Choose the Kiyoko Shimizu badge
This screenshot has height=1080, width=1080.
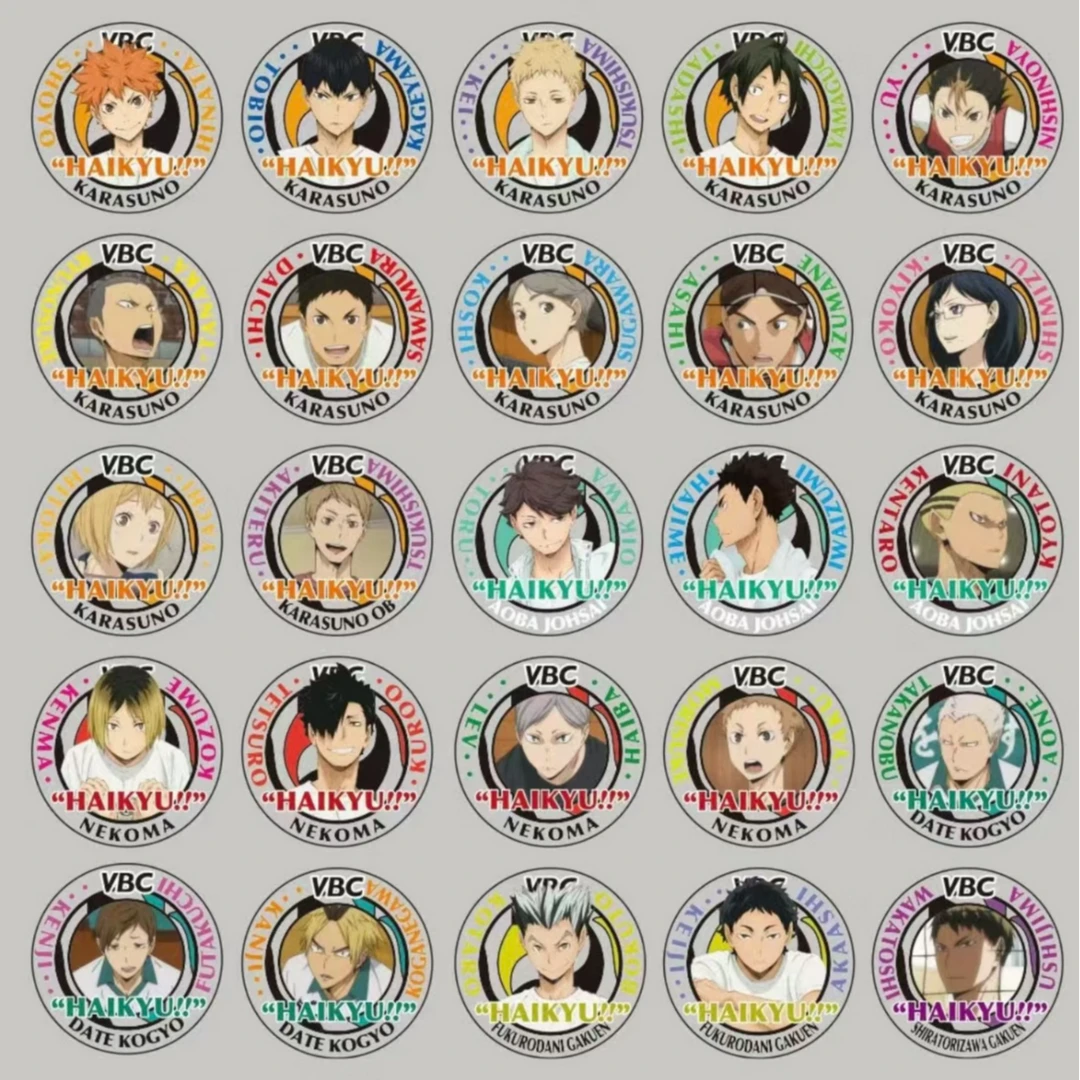967,328
